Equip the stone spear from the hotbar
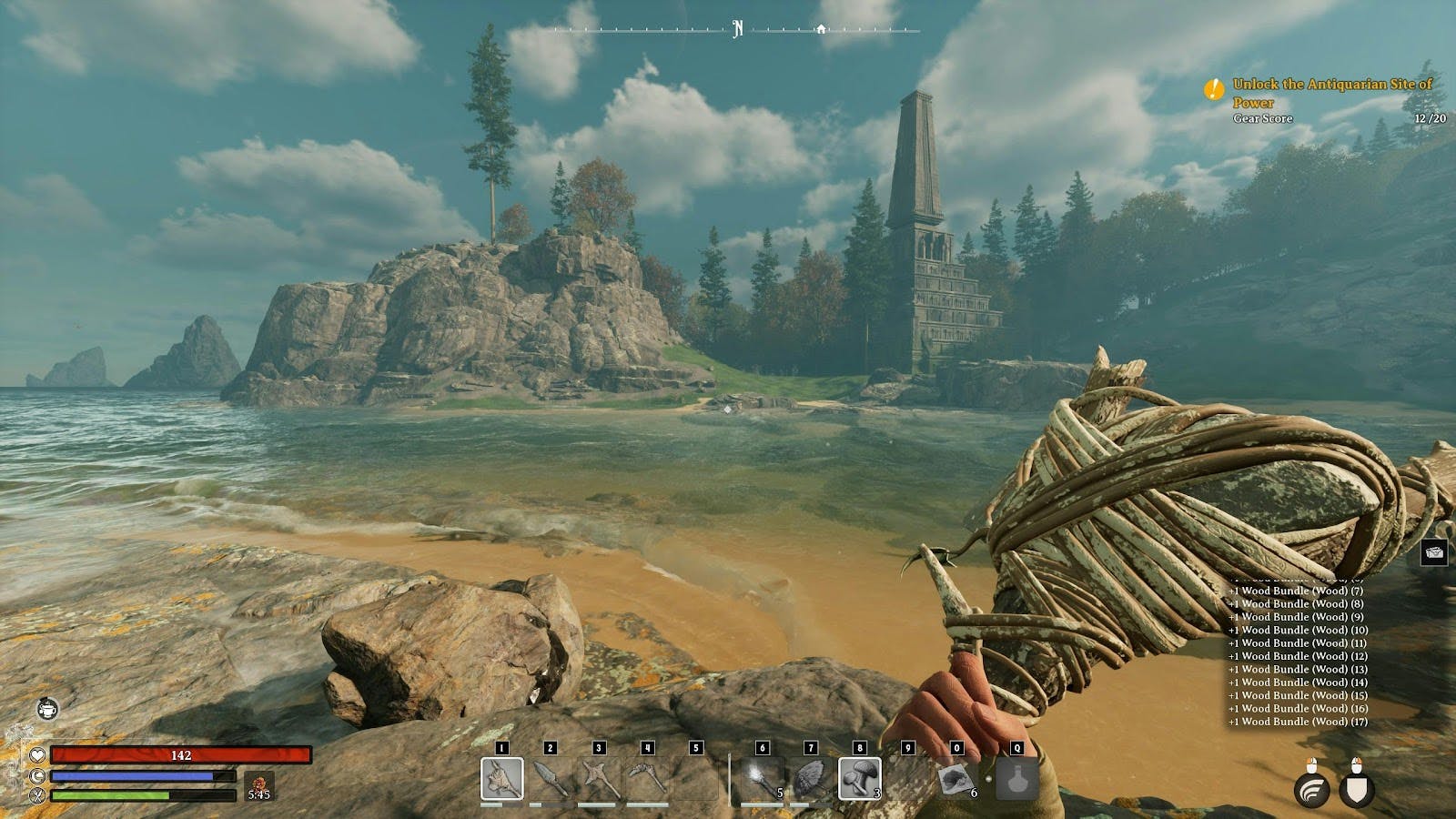Viewport: 1456px width, 819px height. [x=551, y=778]
